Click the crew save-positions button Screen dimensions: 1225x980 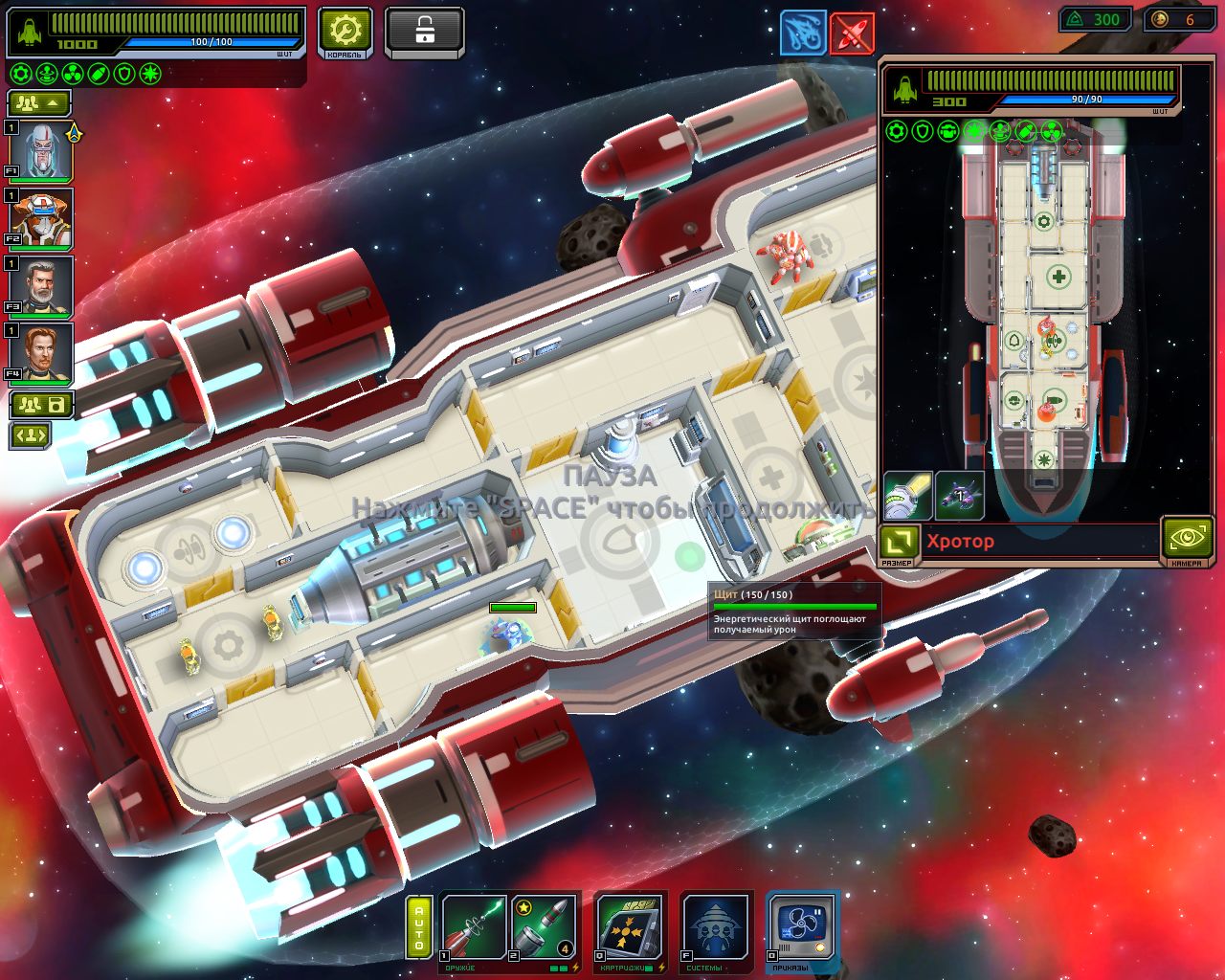(x=41, y=405)
